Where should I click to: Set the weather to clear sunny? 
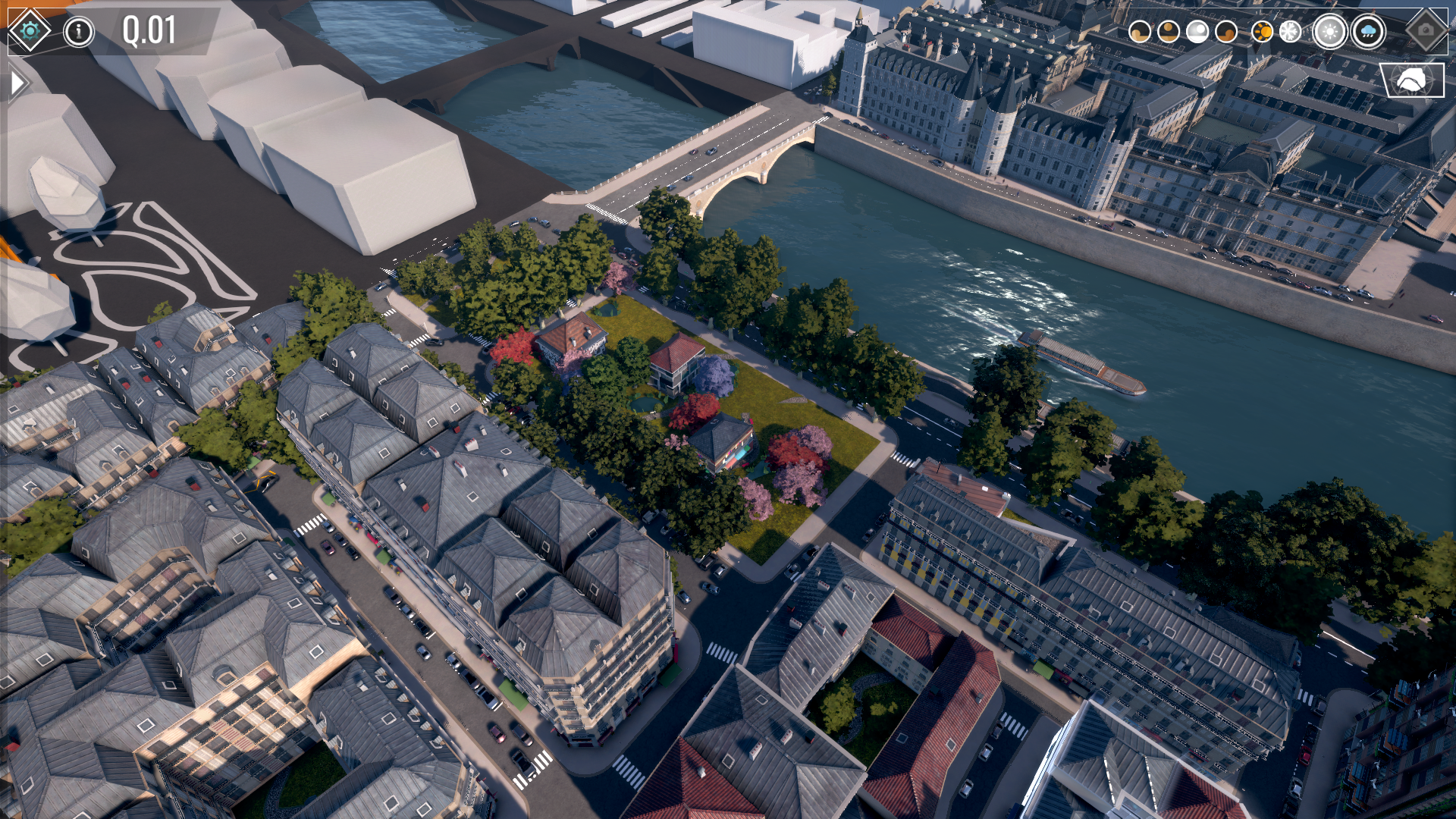point(1330,32)
